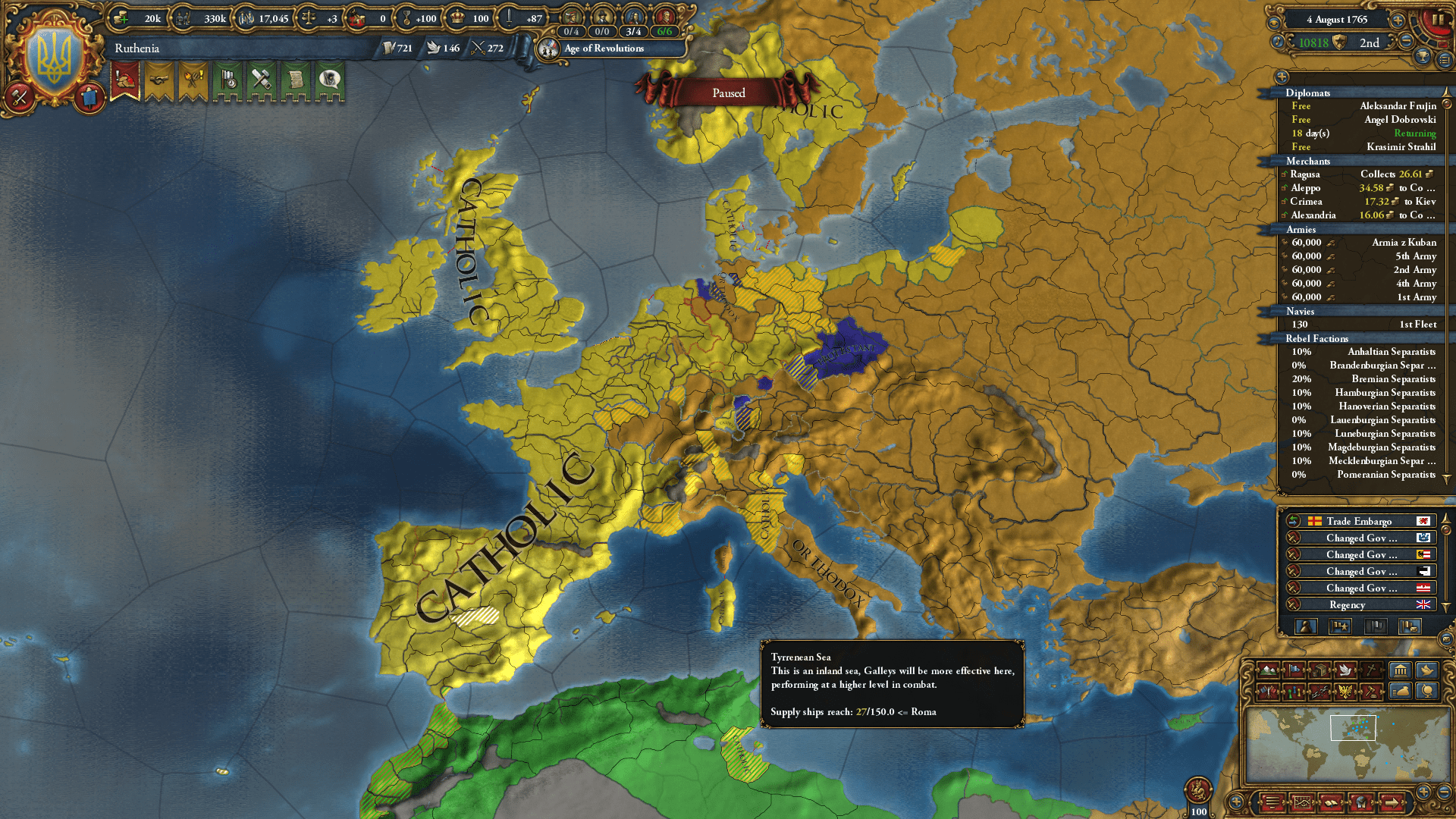Open the trade mapmode
The width and height of the screenshot is (1456, 819).
pyautogui.click(x=1319, y=671)
